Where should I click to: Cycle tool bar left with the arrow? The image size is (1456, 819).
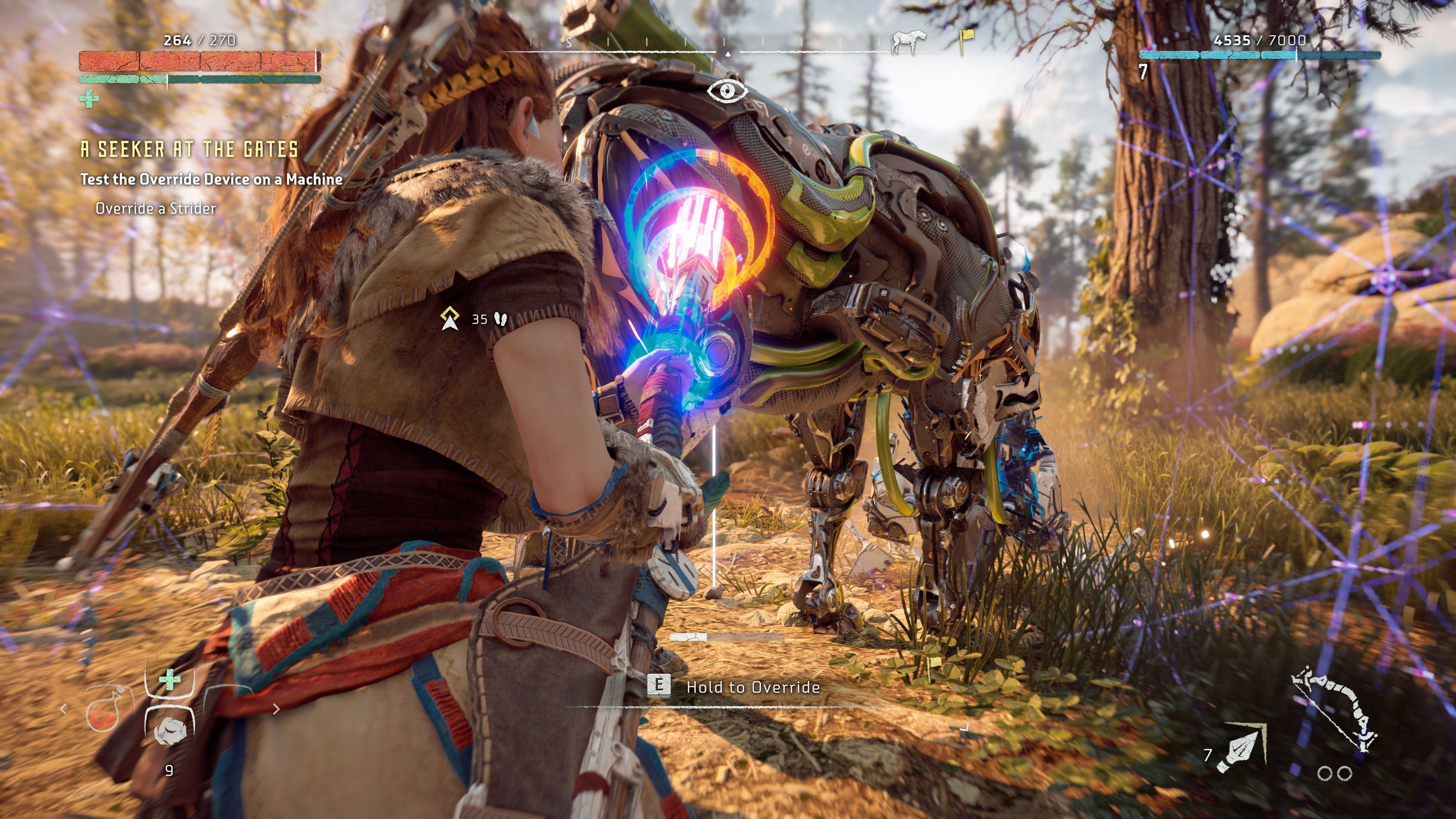coord(64,709)
